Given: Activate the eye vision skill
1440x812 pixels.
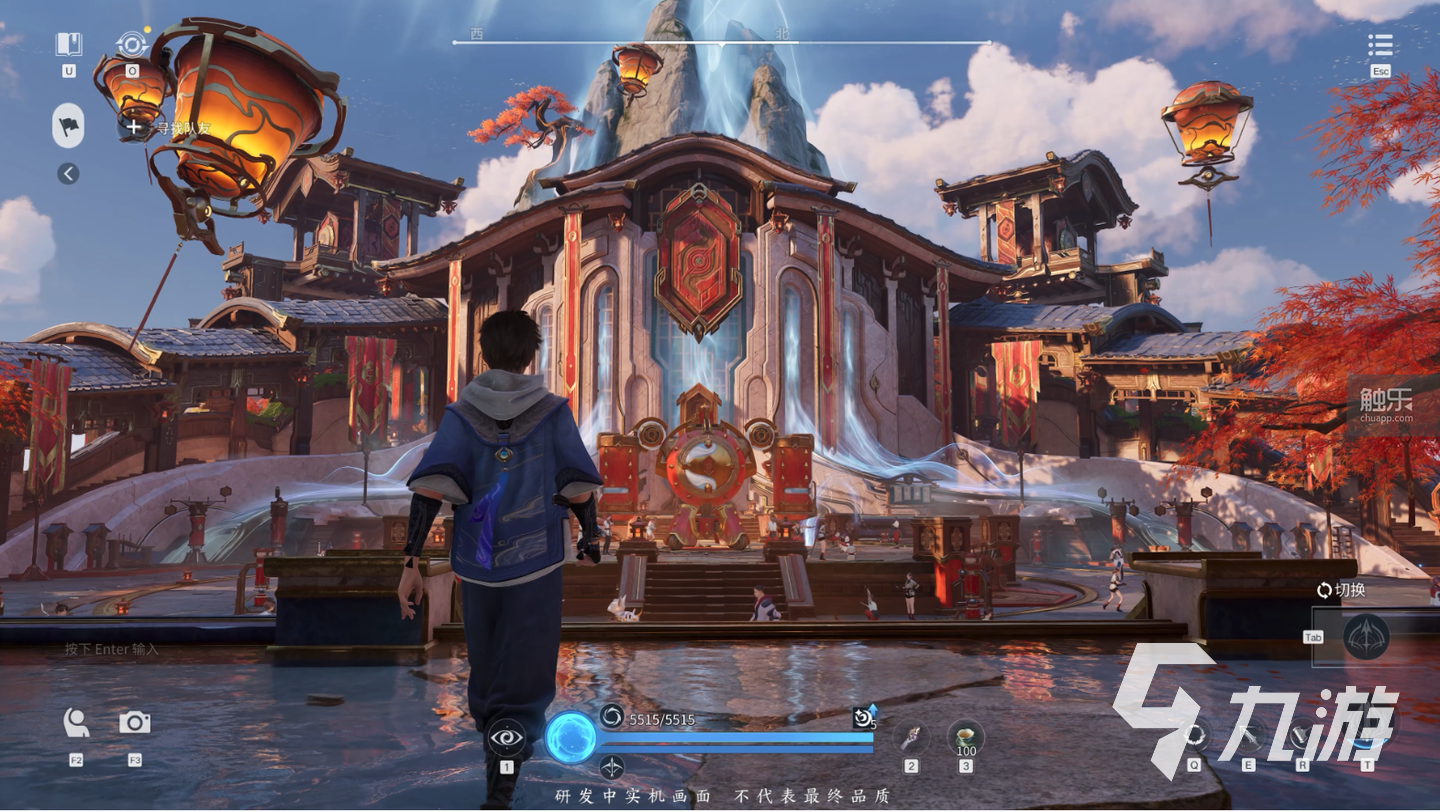Looking at the screenshot, I should click(506, 739).
